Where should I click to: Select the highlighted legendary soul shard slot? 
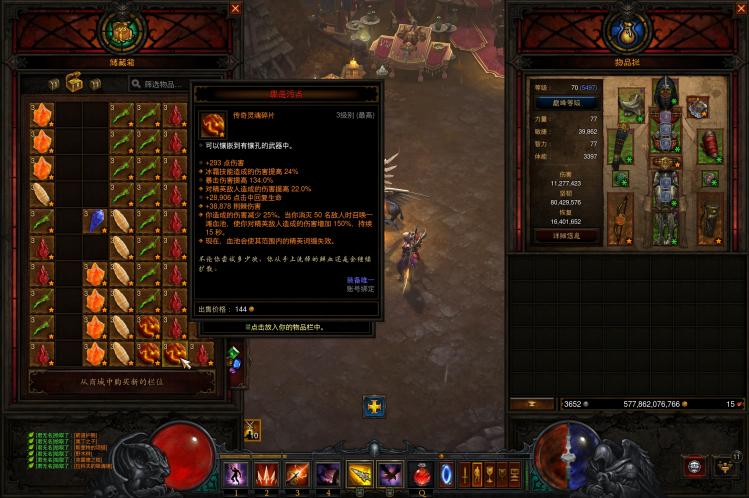(176, 352)
